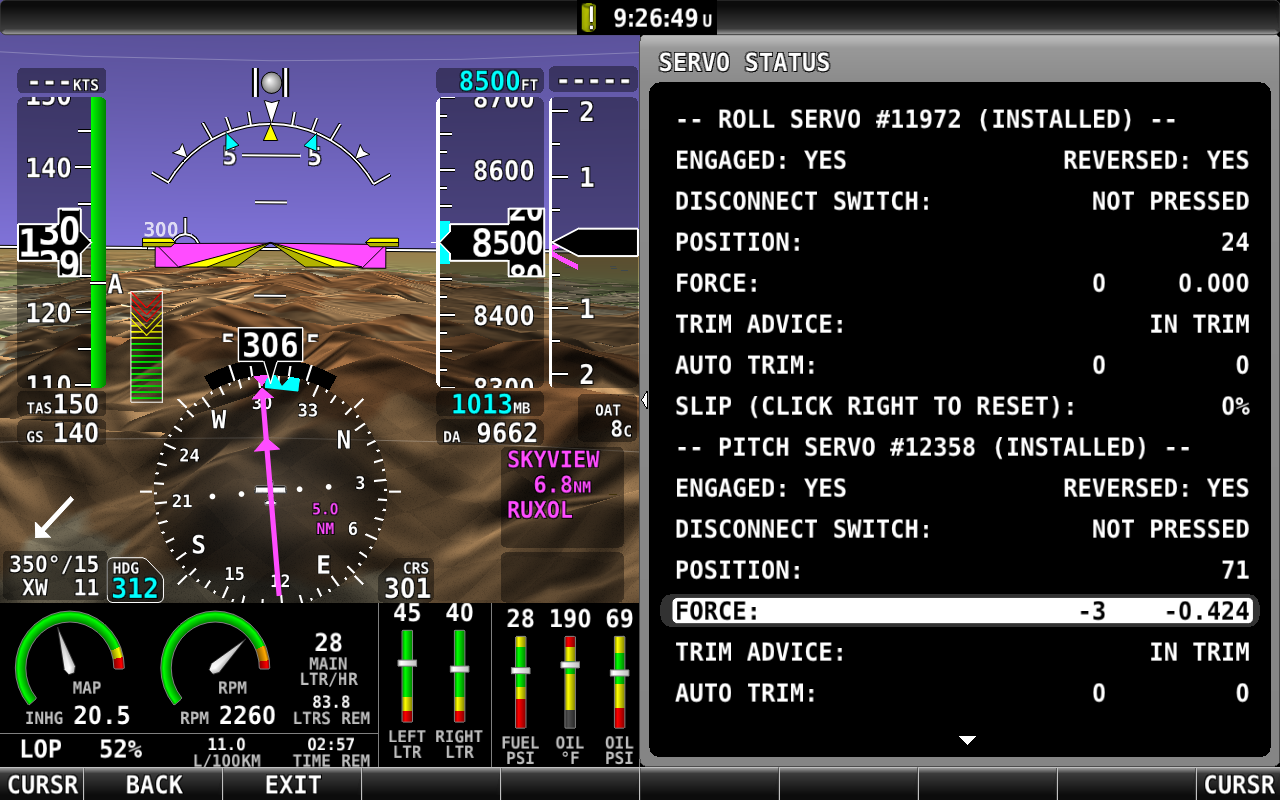Screen dimensions: 1280x800
Task: Select the CRS 301 course box
Action: (x=408, y=581)
